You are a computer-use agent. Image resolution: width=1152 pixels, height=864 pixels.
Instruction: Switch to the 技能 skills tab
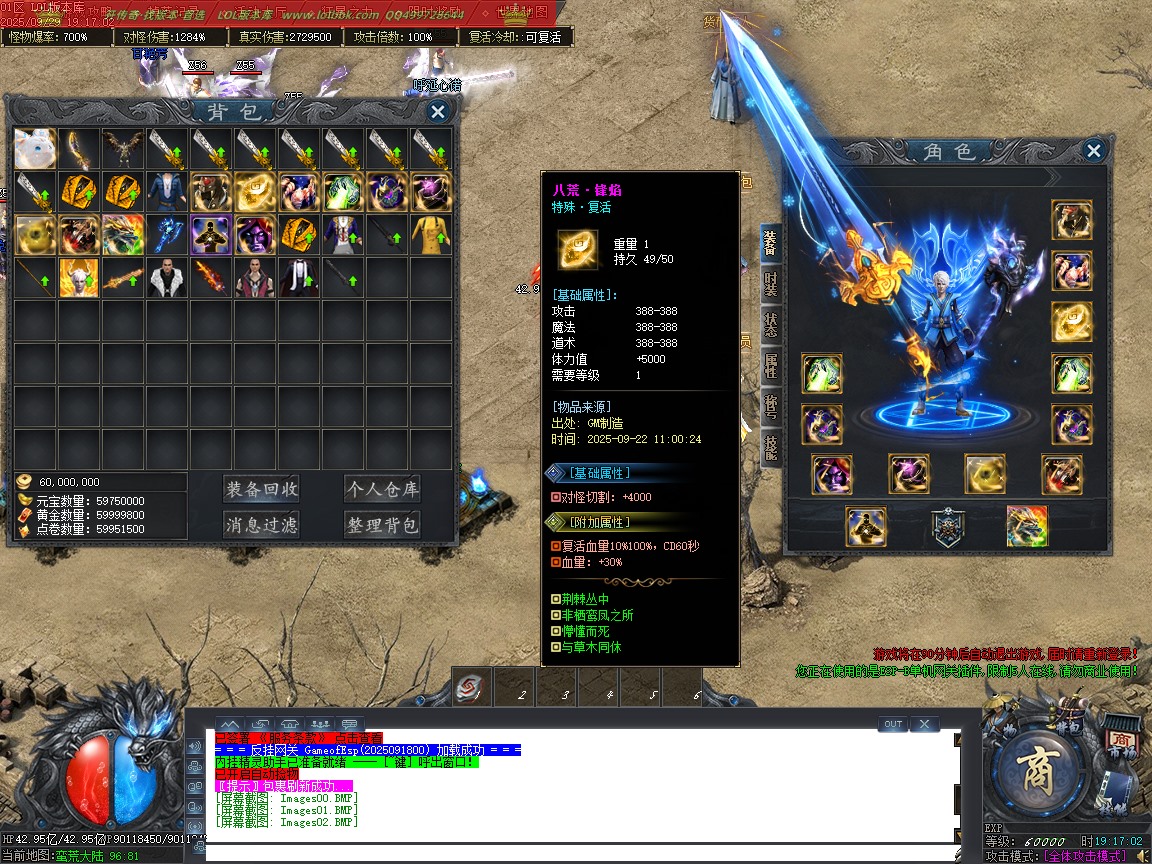pos(770,447)
